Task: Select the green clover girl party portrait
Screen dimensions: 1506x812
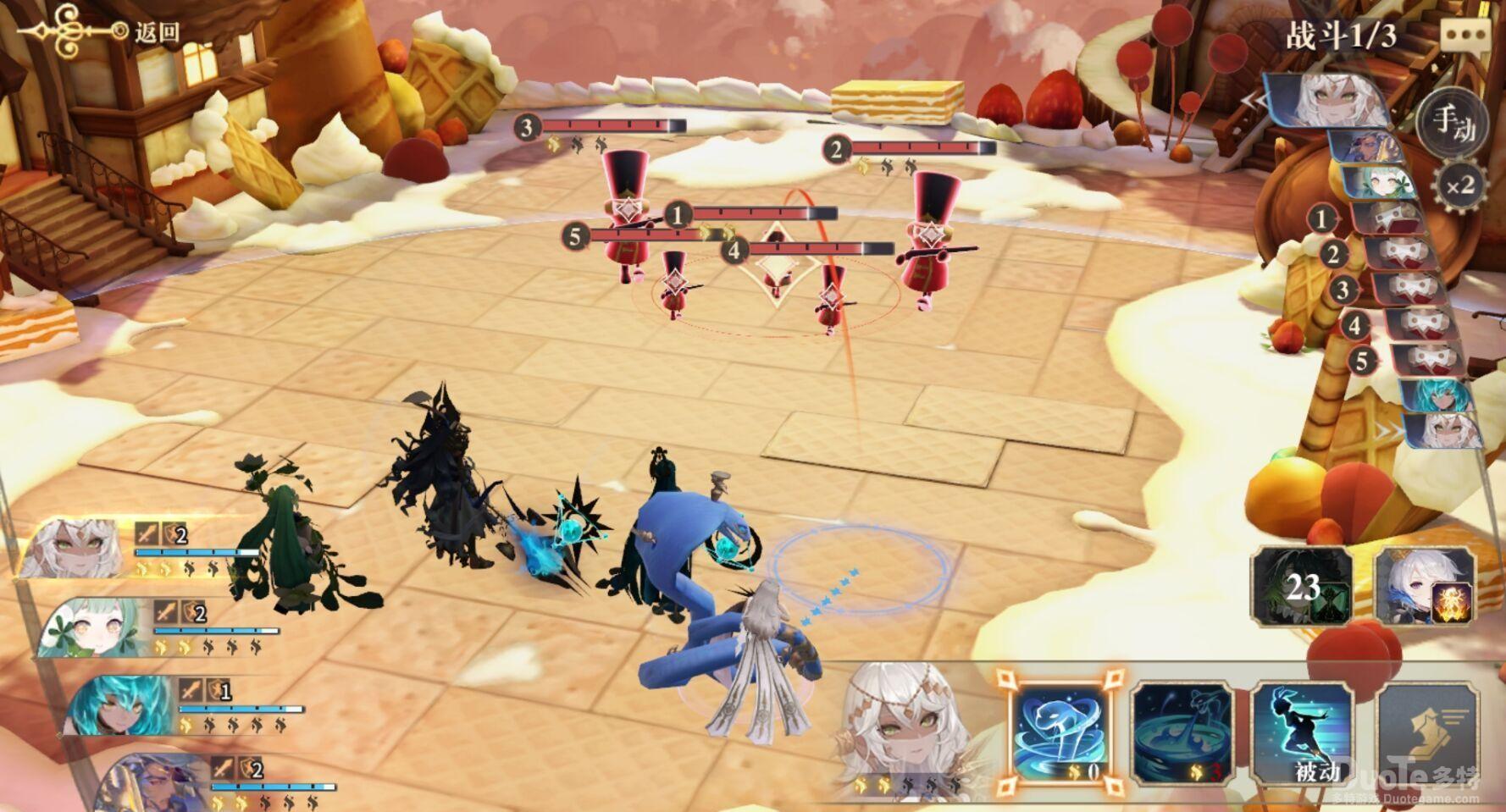Action: tap(95, 627)
